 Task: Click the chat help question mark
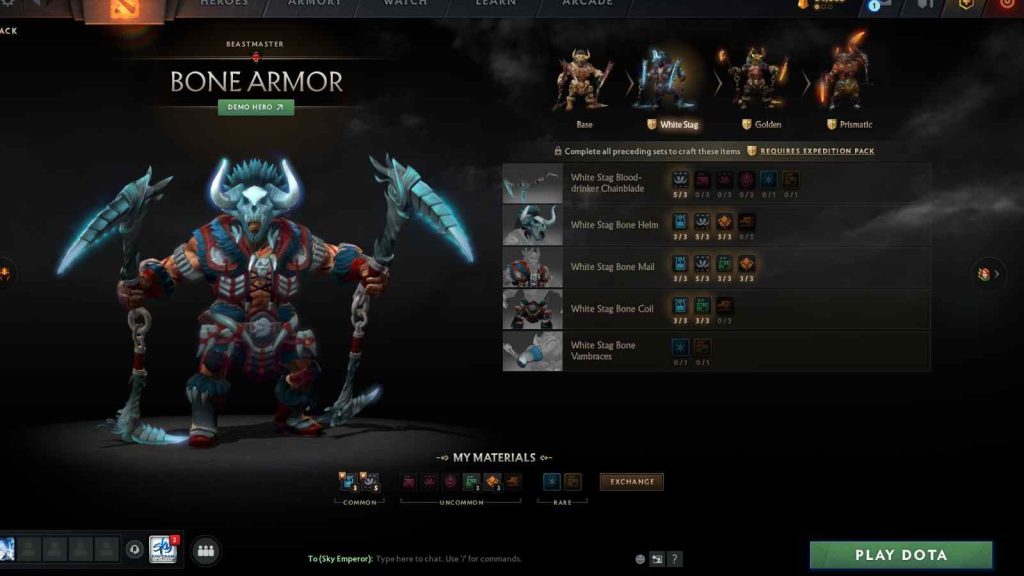pyautogui.click(x=675, y=559)
